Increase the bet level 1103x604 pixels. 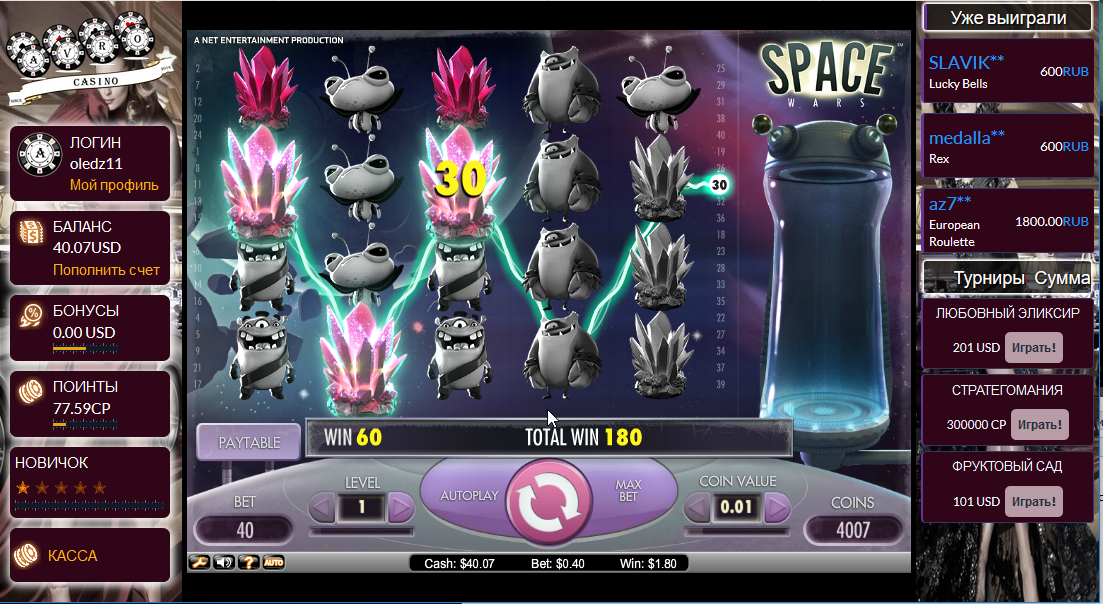400,509
